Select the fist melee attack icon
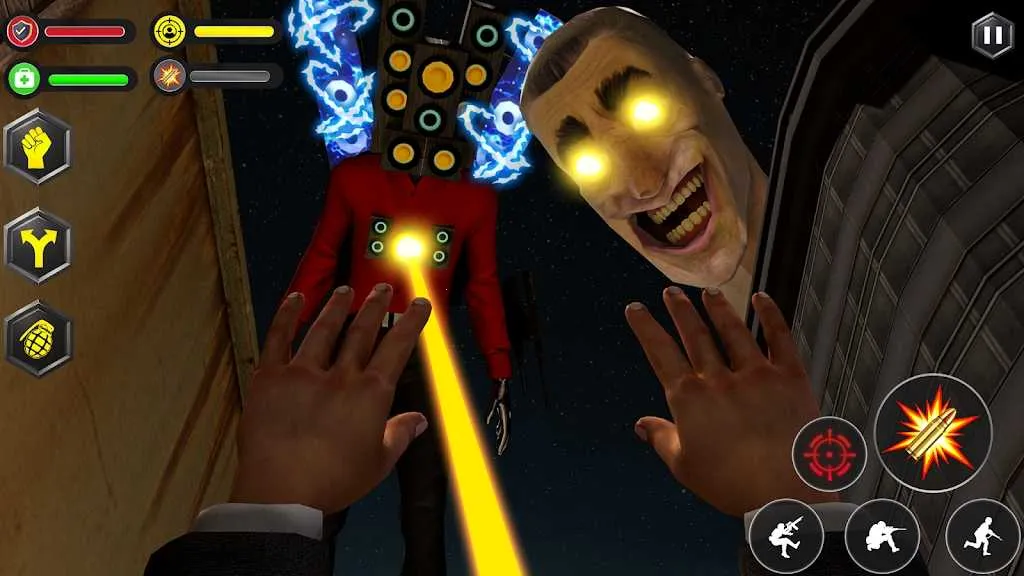This screenshot has width=1024, height=576. pyautogui.click(x=38, y=146)
